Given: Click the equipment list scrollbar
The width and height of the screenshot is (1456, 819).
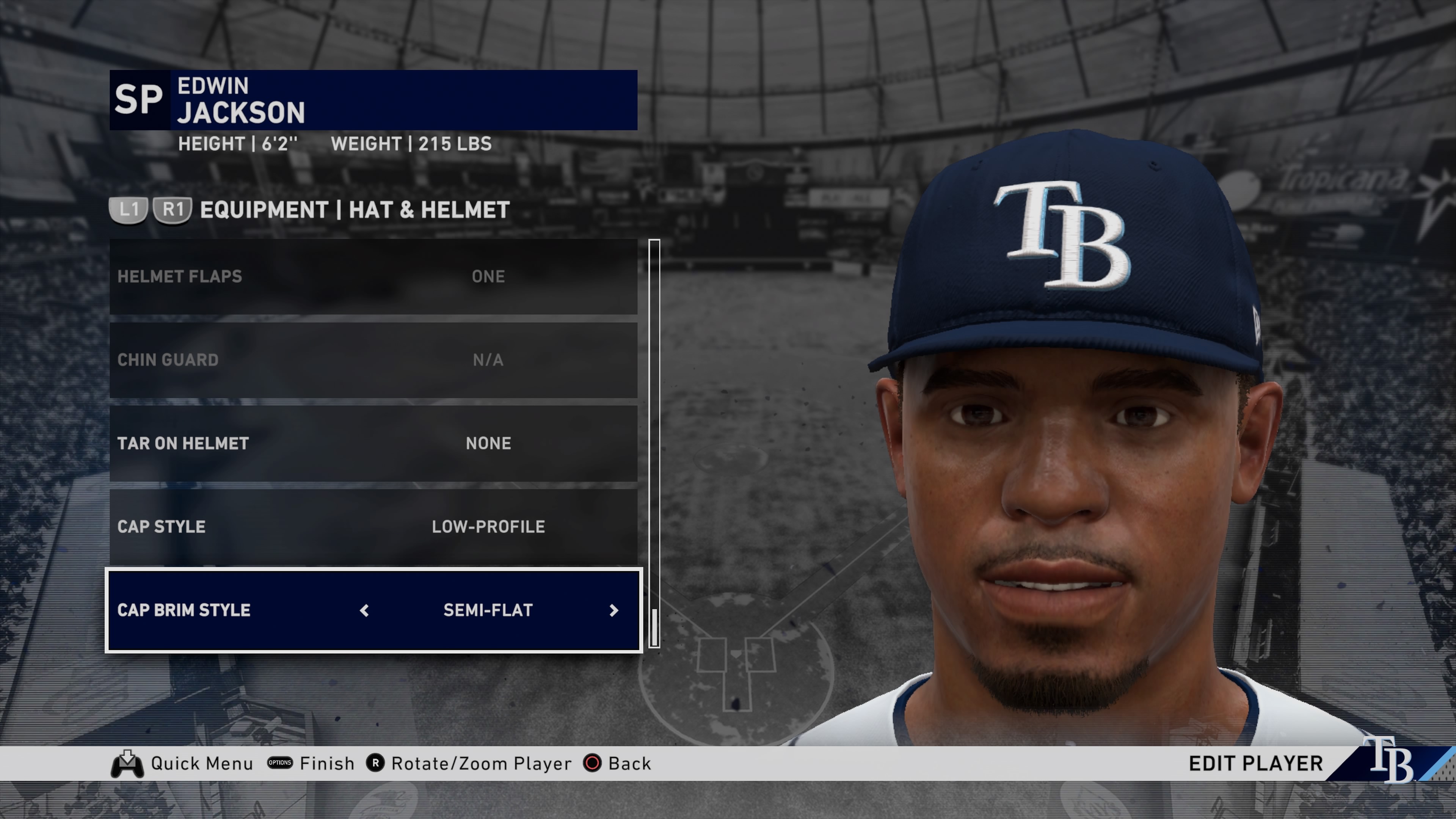Looking at the screenshot, I should (x=654, y=444).
